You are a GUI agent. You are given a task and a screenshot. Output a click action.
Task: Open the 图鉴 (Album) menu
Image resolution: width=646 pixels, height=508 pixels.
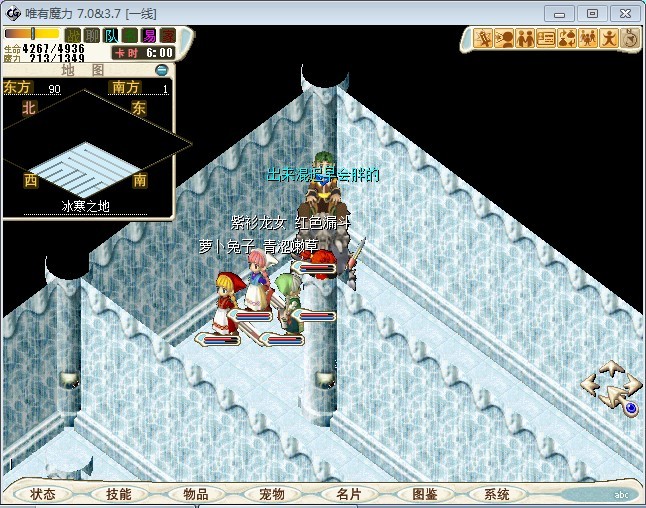pos(424,494)
